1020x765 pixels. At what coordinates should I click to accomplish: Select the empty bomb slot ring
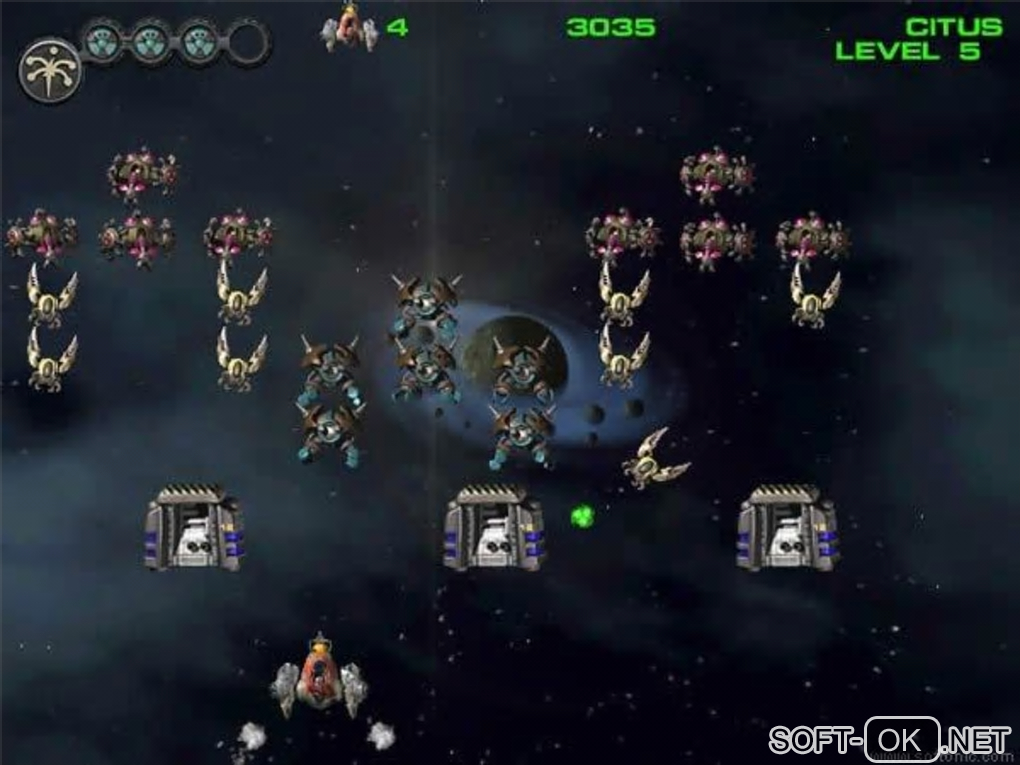click(248, 43)
